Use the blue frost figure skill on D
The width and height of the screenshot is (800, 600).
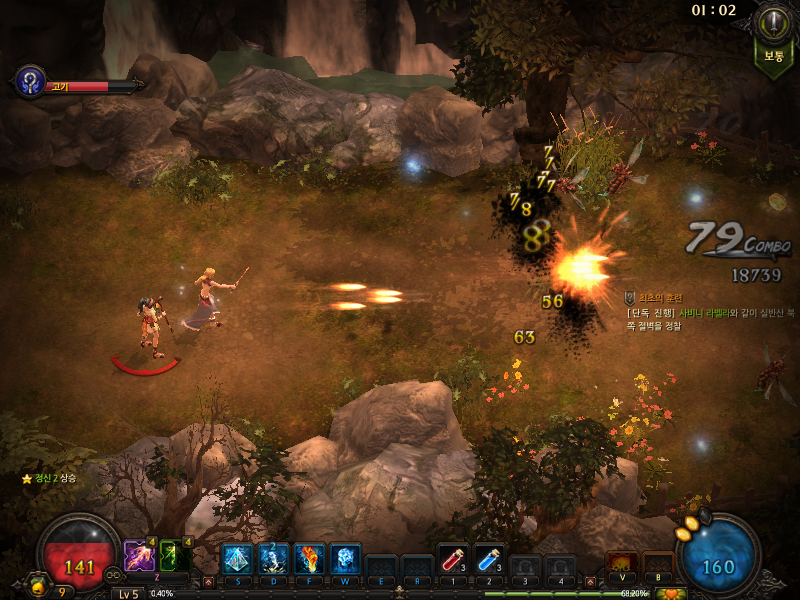[x=273, y=558]
